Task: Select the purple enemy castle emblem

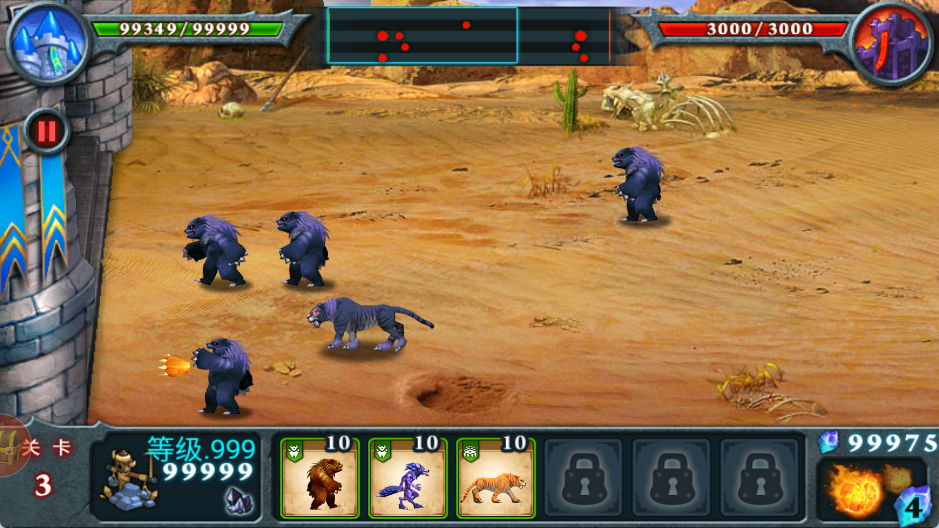Action: pos(890,42)
